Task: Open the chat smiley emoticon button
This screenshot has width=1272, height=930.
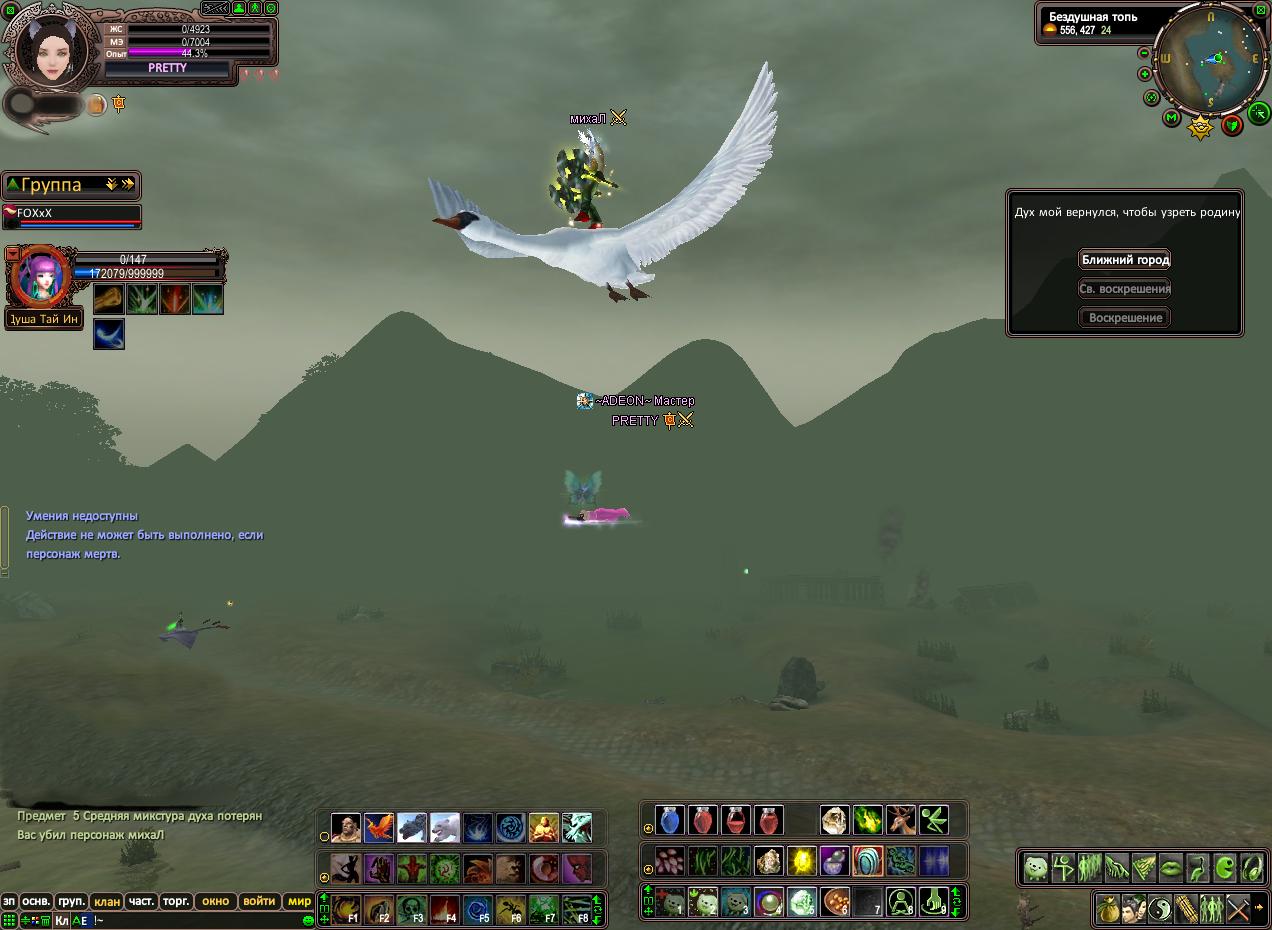Action: tap(308, 920)
